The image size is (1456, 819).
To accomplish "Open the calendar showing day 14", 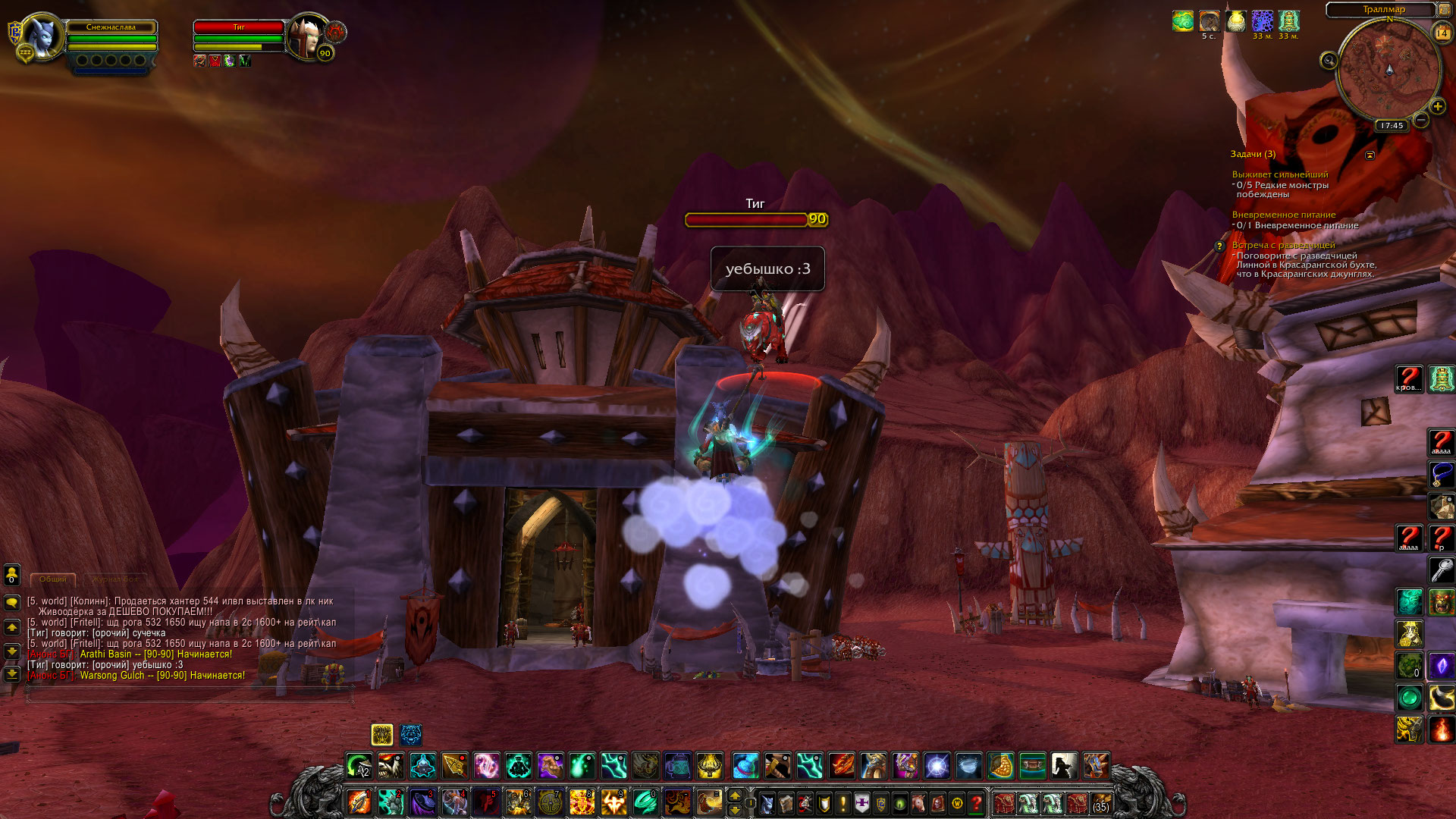I will pyautogui.click(x=1442, y=33).
